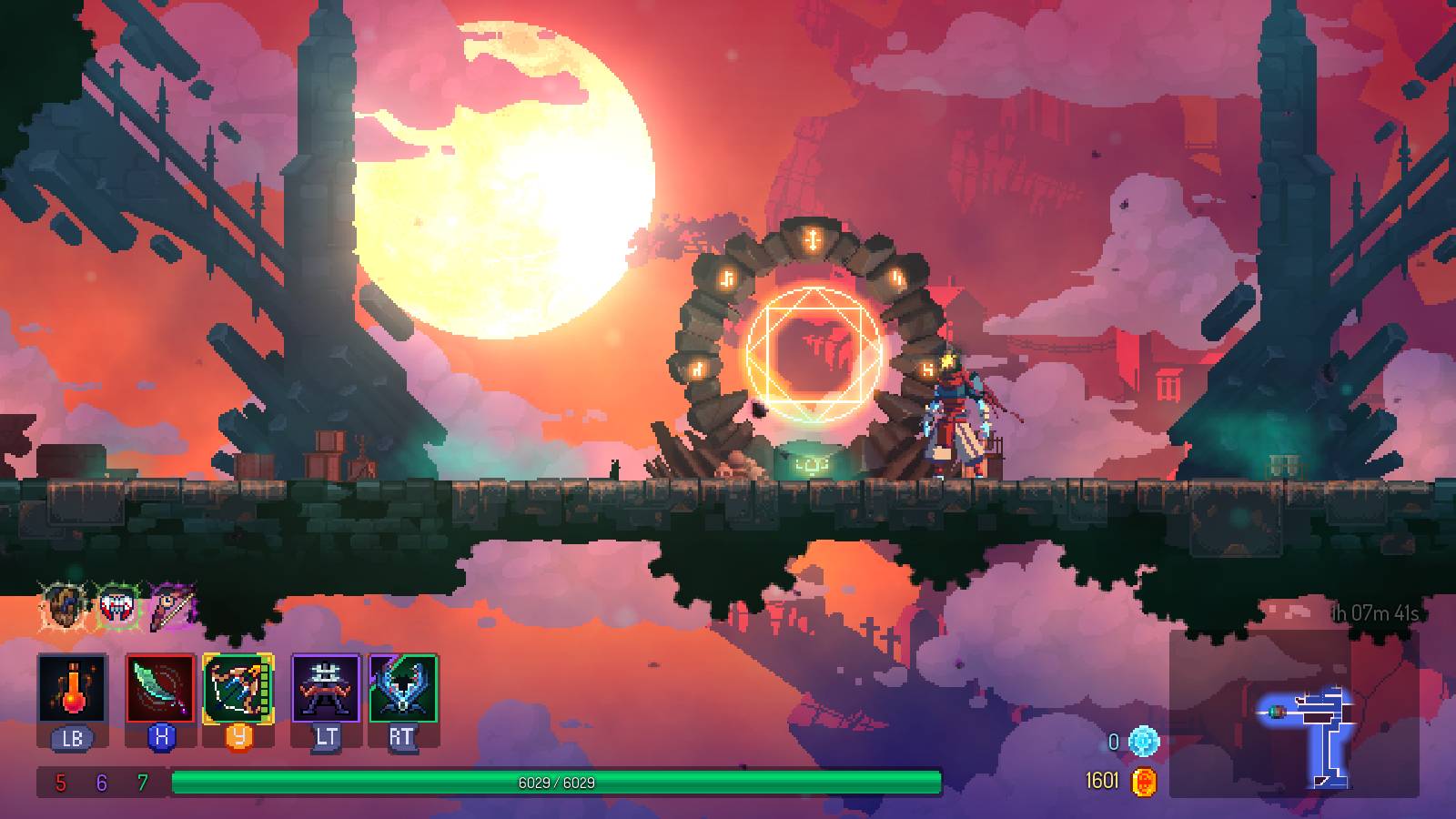
Task: Activate the blue winged trap skill
Action: [403, 689]
